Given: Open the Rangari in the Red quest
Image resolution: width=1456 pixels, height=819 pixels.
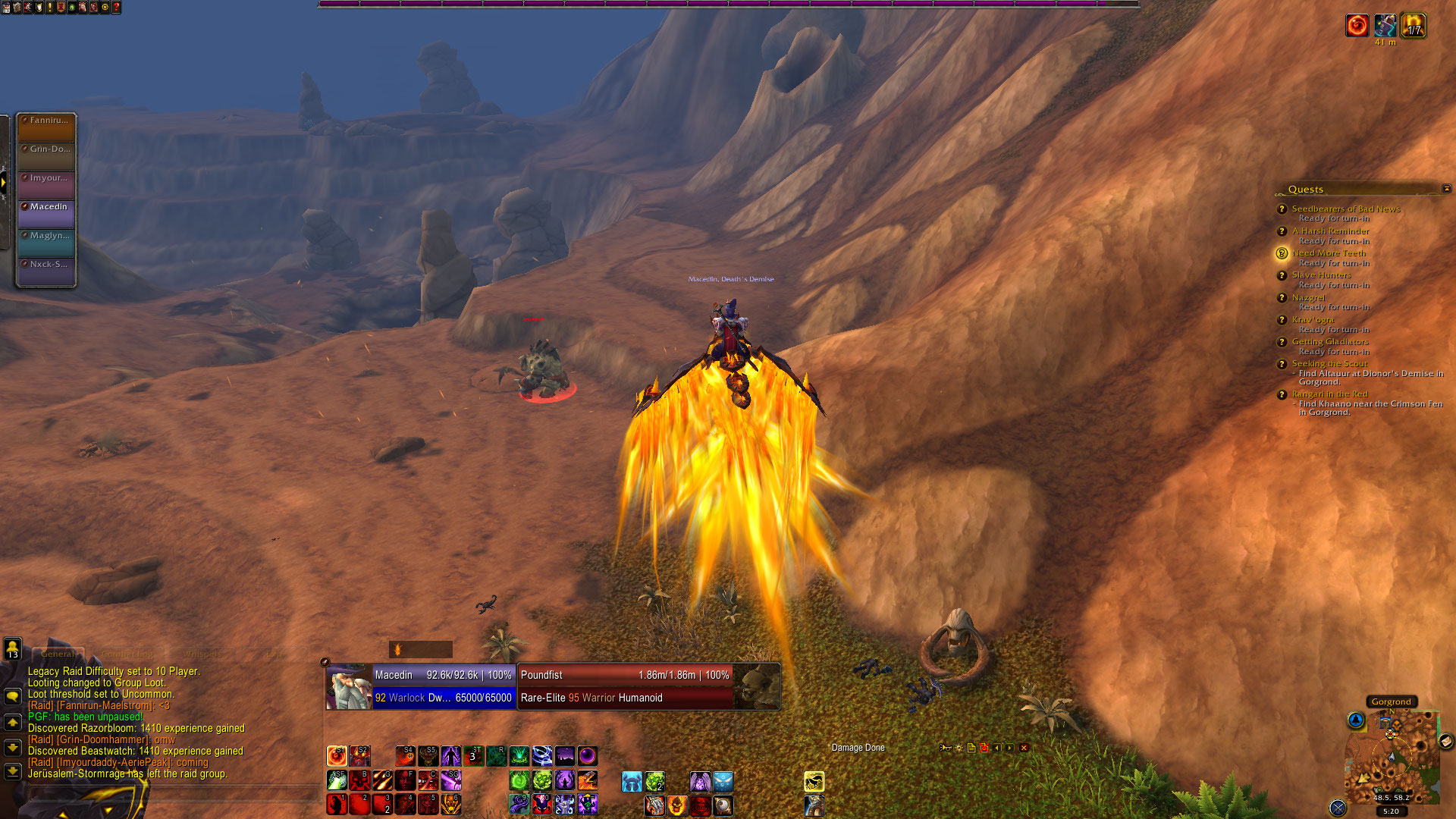Looking at the screenshot, I should 1329,394.
